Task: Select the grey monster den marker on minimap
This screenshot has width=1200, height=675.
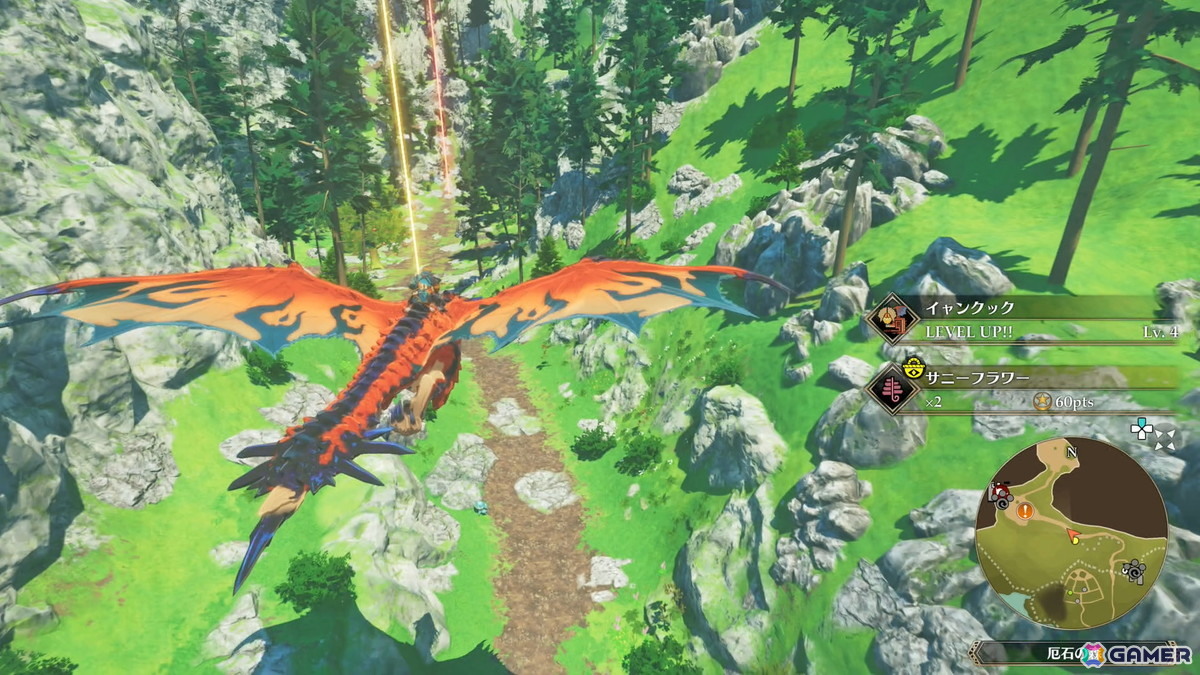Action: point(1132,571)
